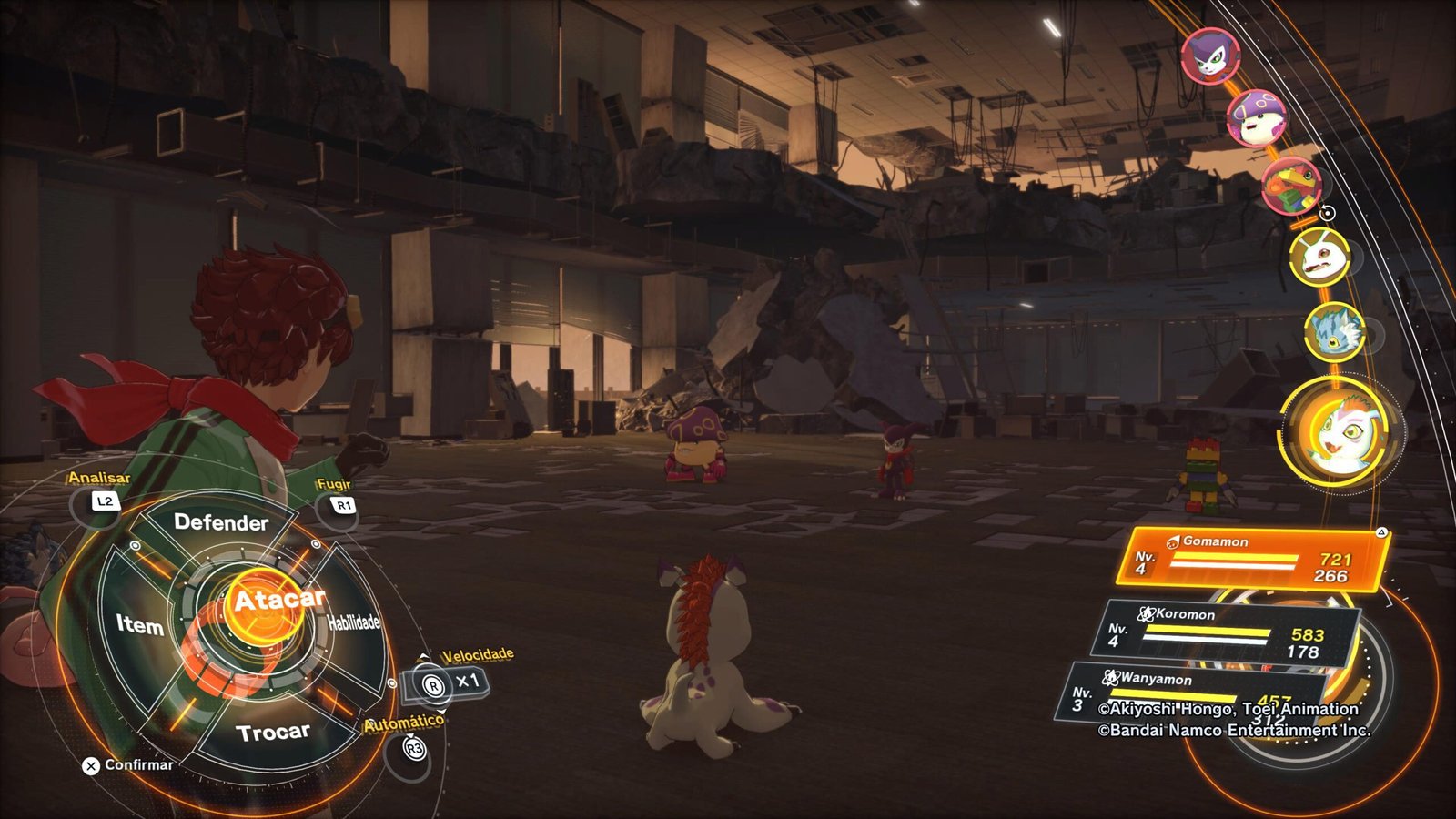Choose Defender from the battle wheel
The image size is (1456, 819).
point(221,522)
